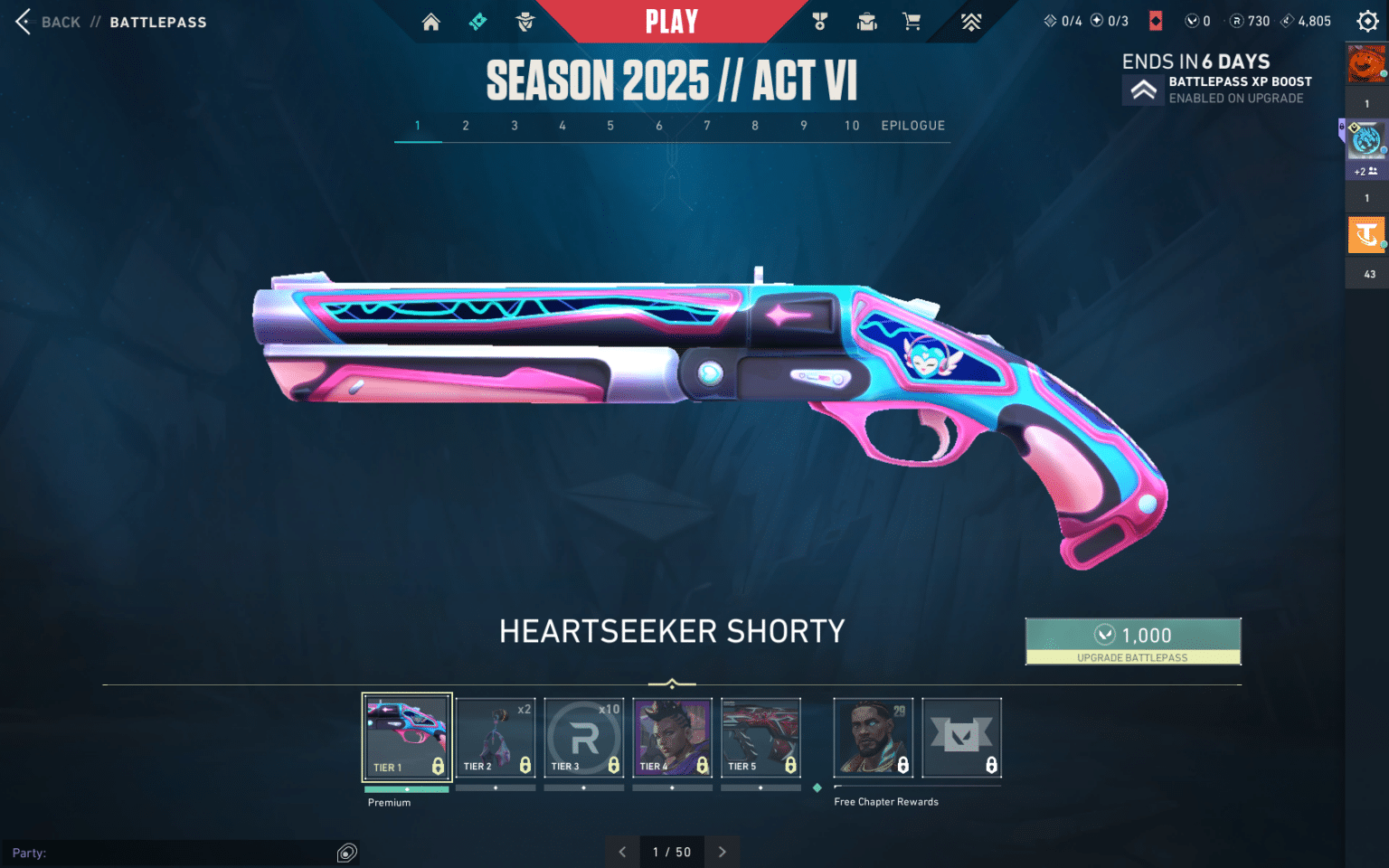Click the Career medal icon
Image resolution: width=1389 pixels, height=868 pixels.
tap(821, 21)
